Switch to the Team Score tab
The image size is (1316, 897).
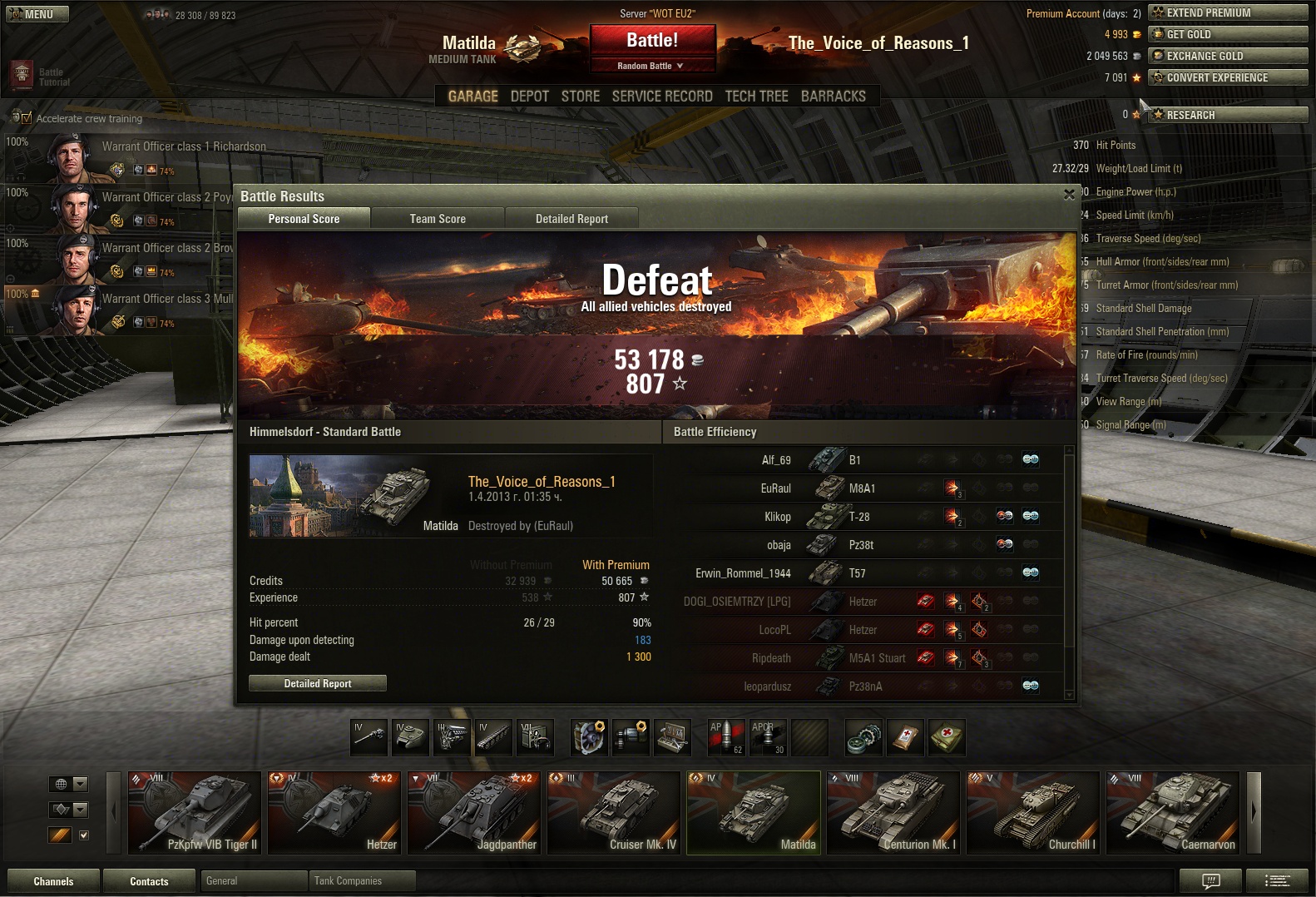pos(438,219)
